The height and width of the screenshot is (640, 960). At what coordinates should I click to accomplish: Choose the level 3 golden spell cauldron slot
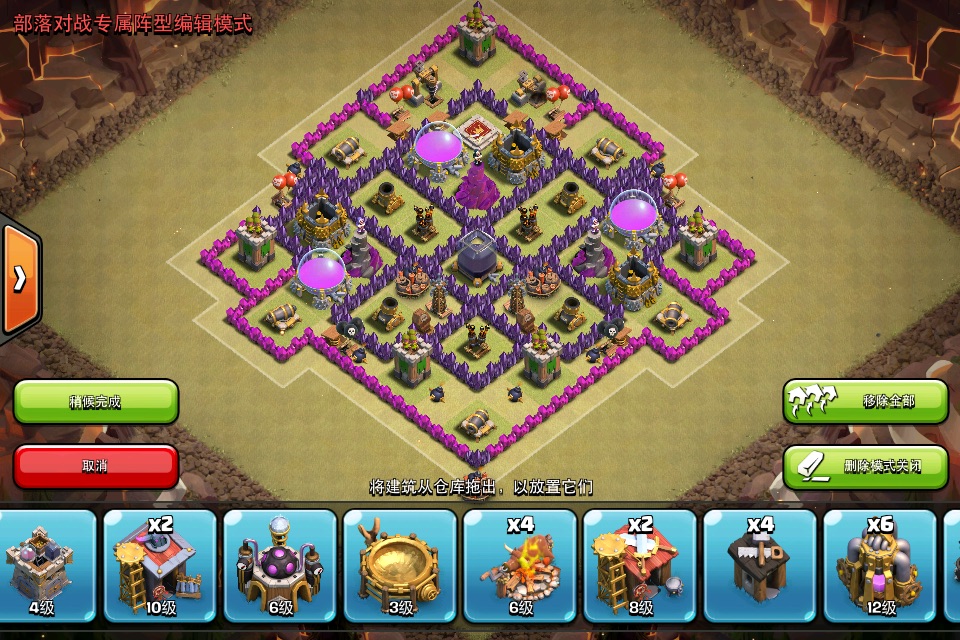pos(400,565)
